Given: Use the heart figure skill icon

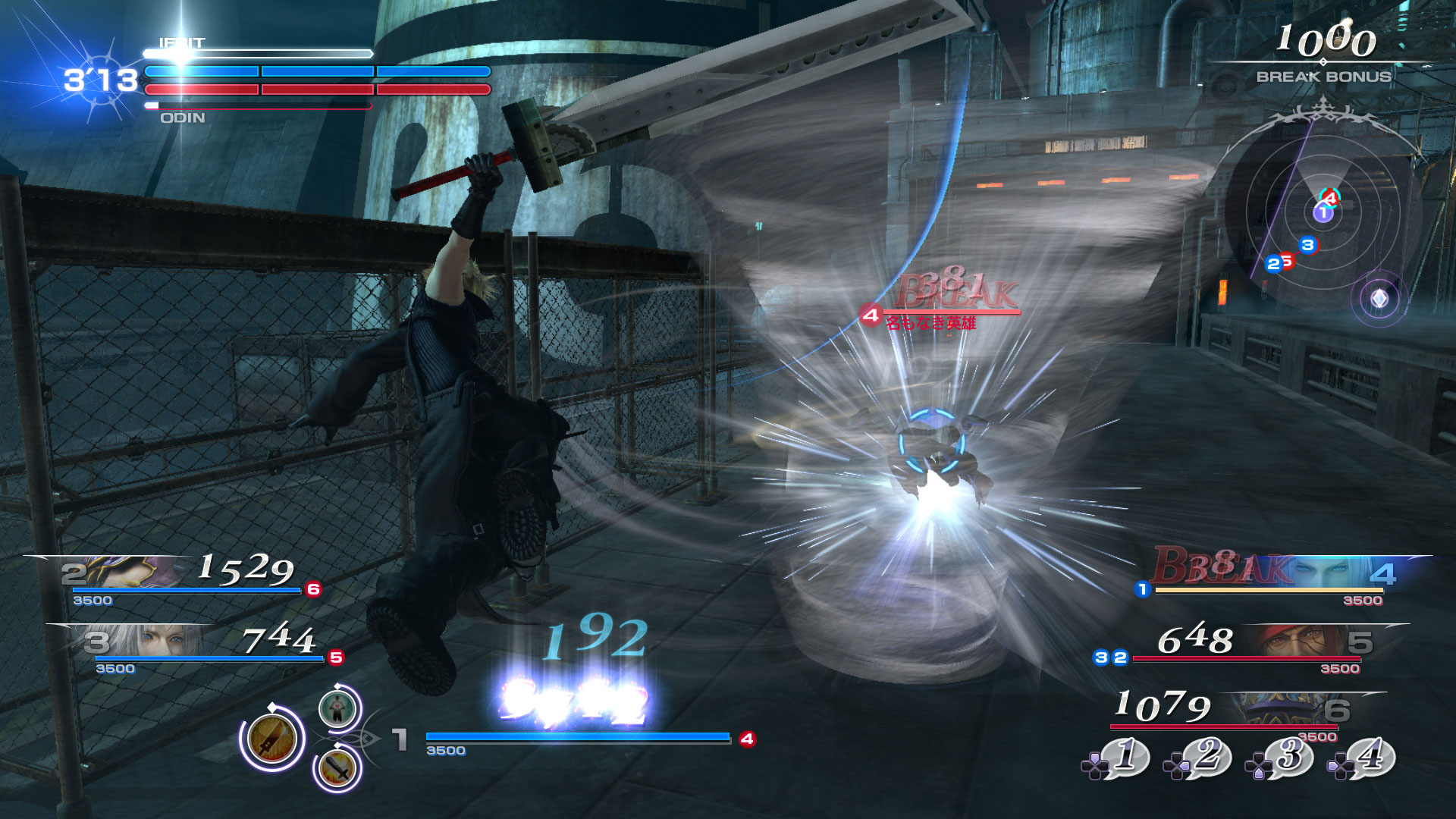Looking at the screenshot, I should click(x=337, y=708).
